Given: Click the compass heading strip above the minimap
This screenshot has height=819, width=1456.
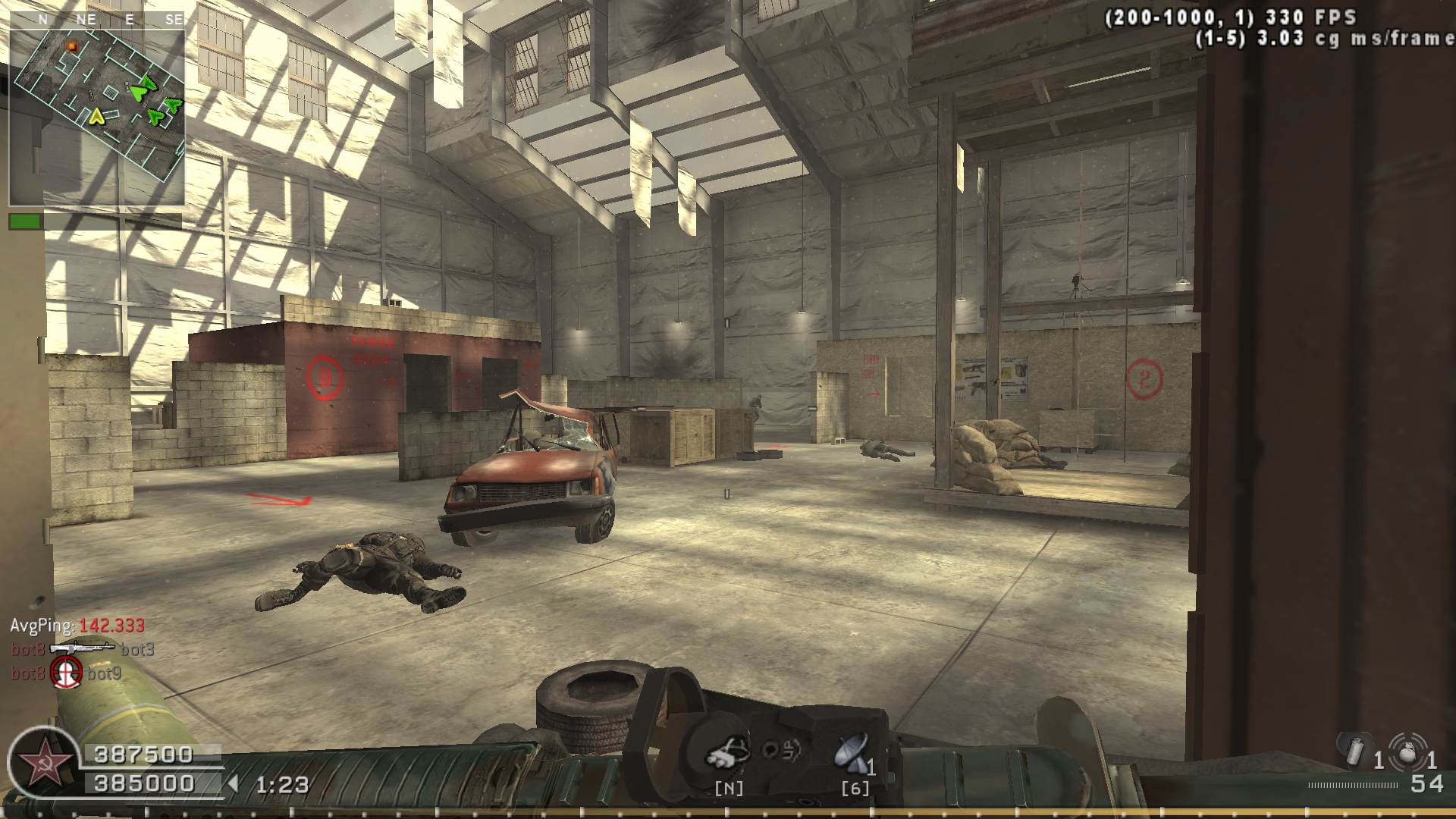Looking at the screenshot, I should point(97,20).
